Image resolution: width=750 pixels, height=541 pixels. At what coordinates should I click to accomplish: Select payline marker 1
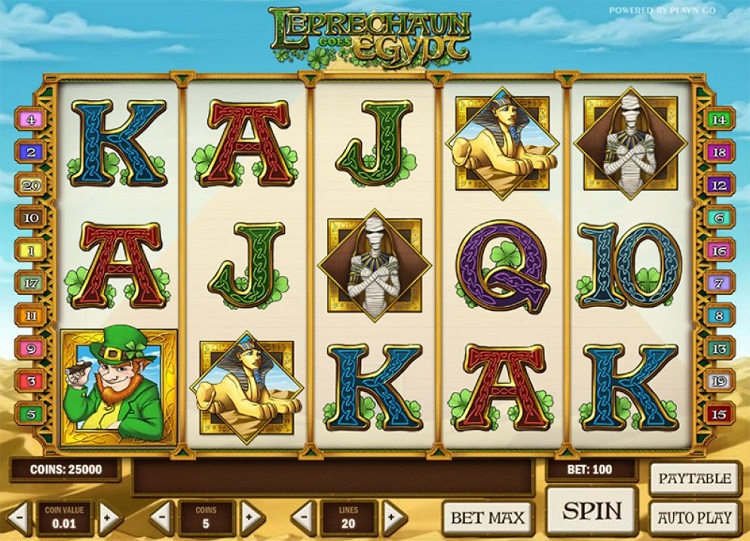click(x=31, y=250)
